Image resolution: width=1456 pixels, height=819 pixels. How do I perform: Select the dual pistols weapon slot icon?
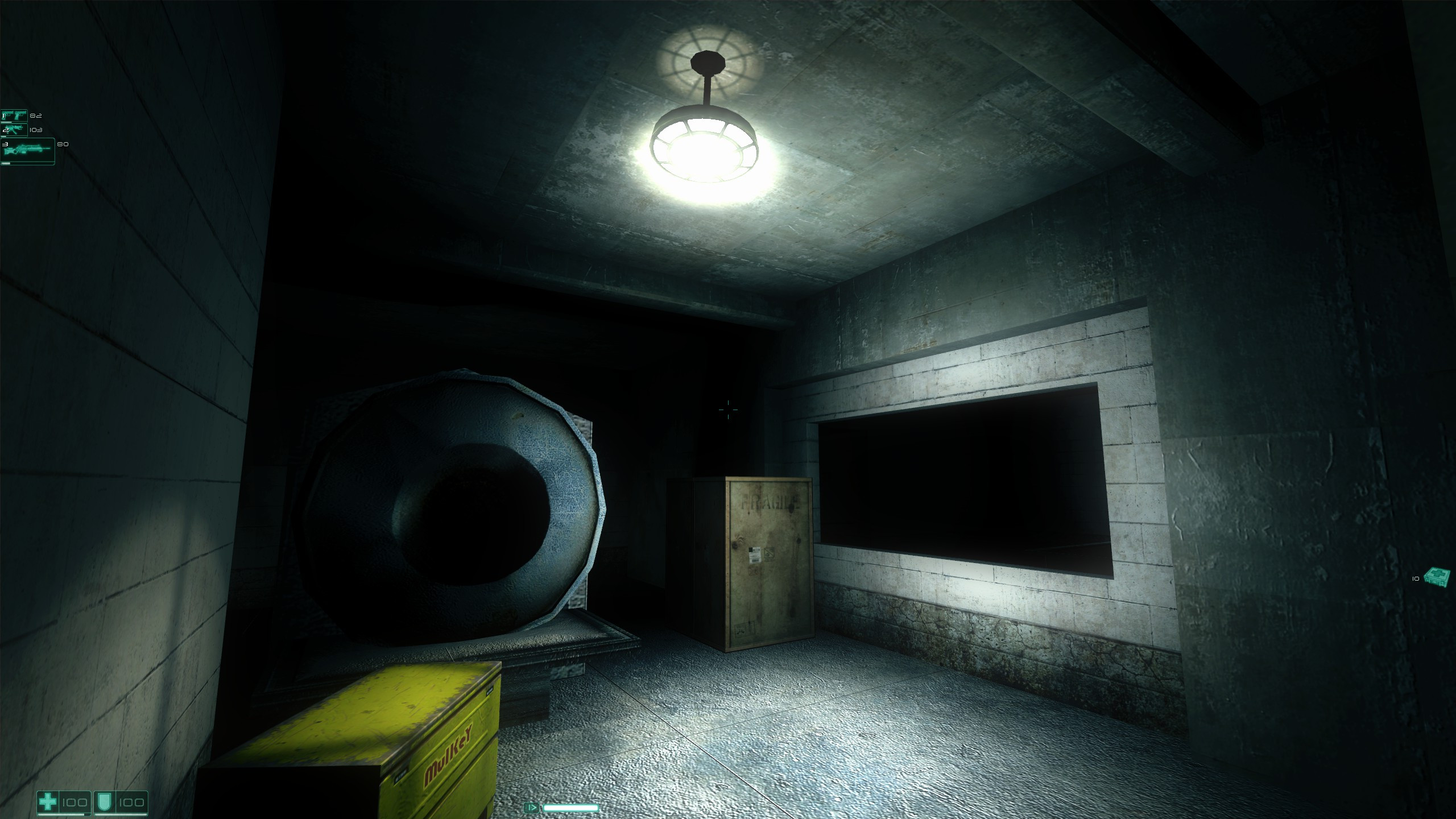click(14, 115)
